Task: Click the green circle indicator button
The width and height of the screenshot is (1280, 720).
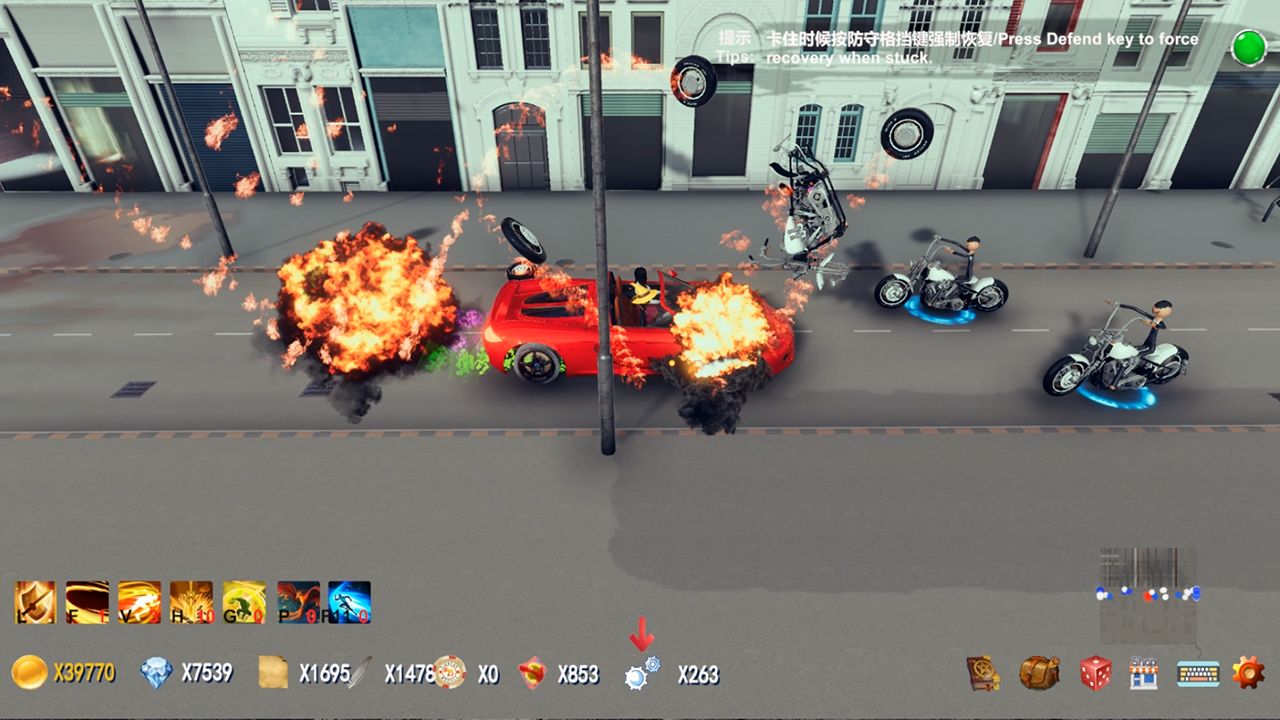Action: click(x=1248, y=48)
